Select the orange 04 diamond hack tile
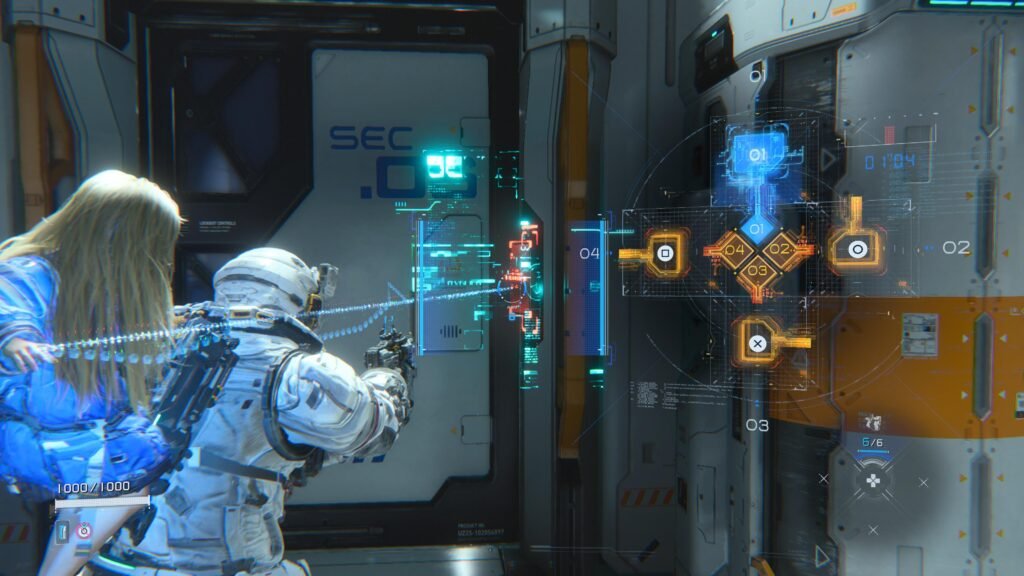 (x=734, y=250)
